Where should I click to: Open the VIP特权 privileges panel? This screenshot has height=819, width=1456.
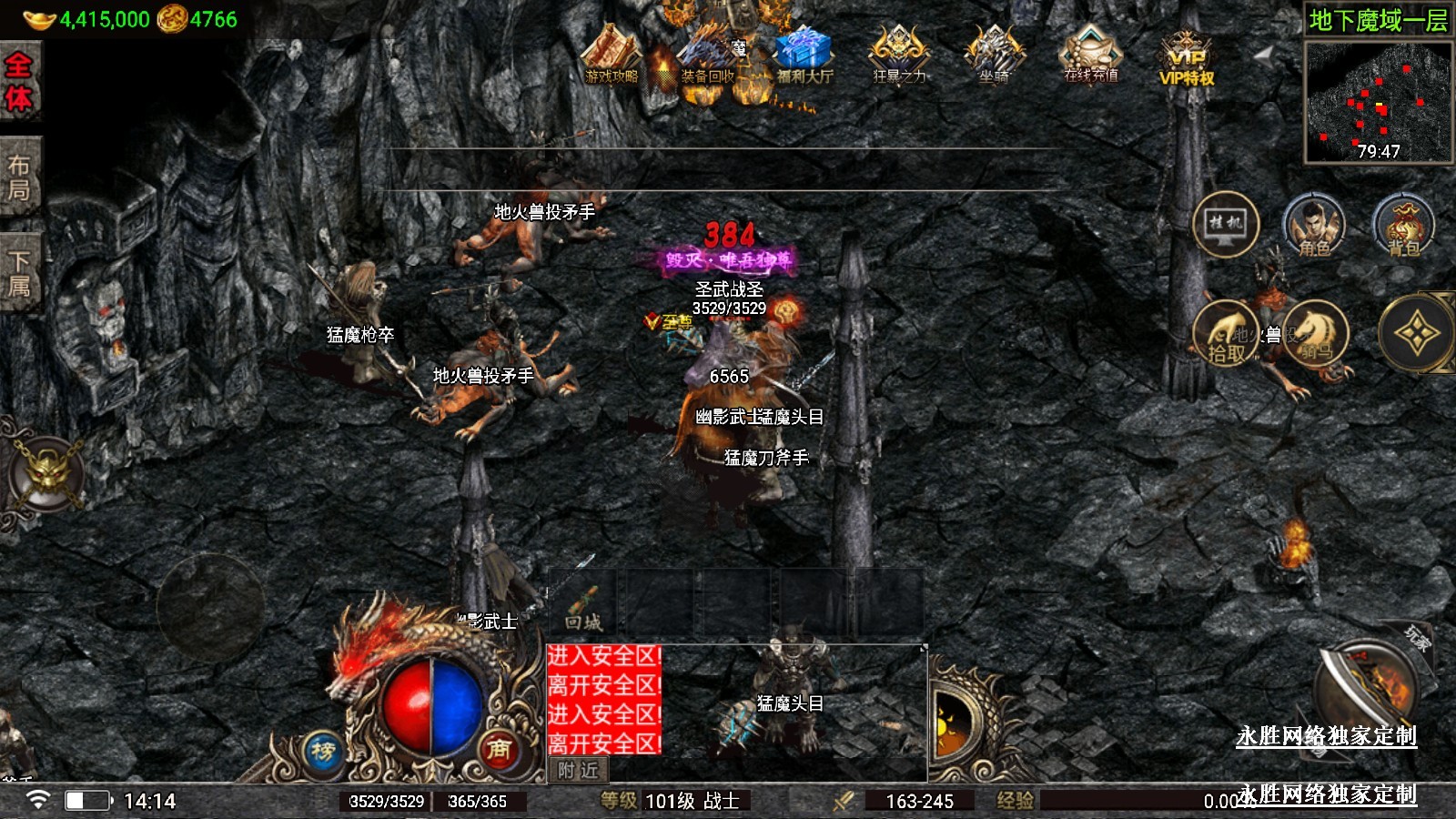[1187, 58]
